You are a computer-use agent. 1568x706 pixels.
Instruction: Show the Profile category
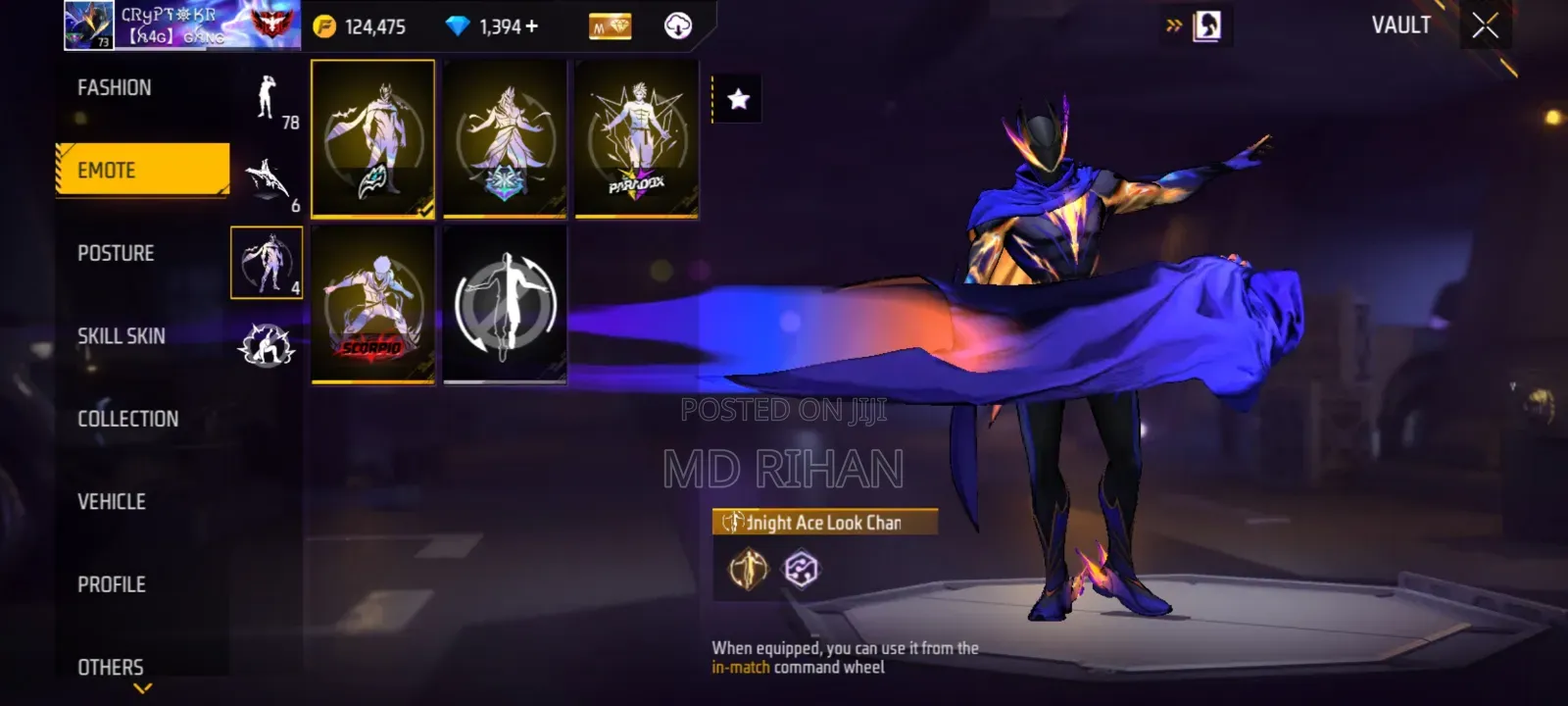(112, 584)
